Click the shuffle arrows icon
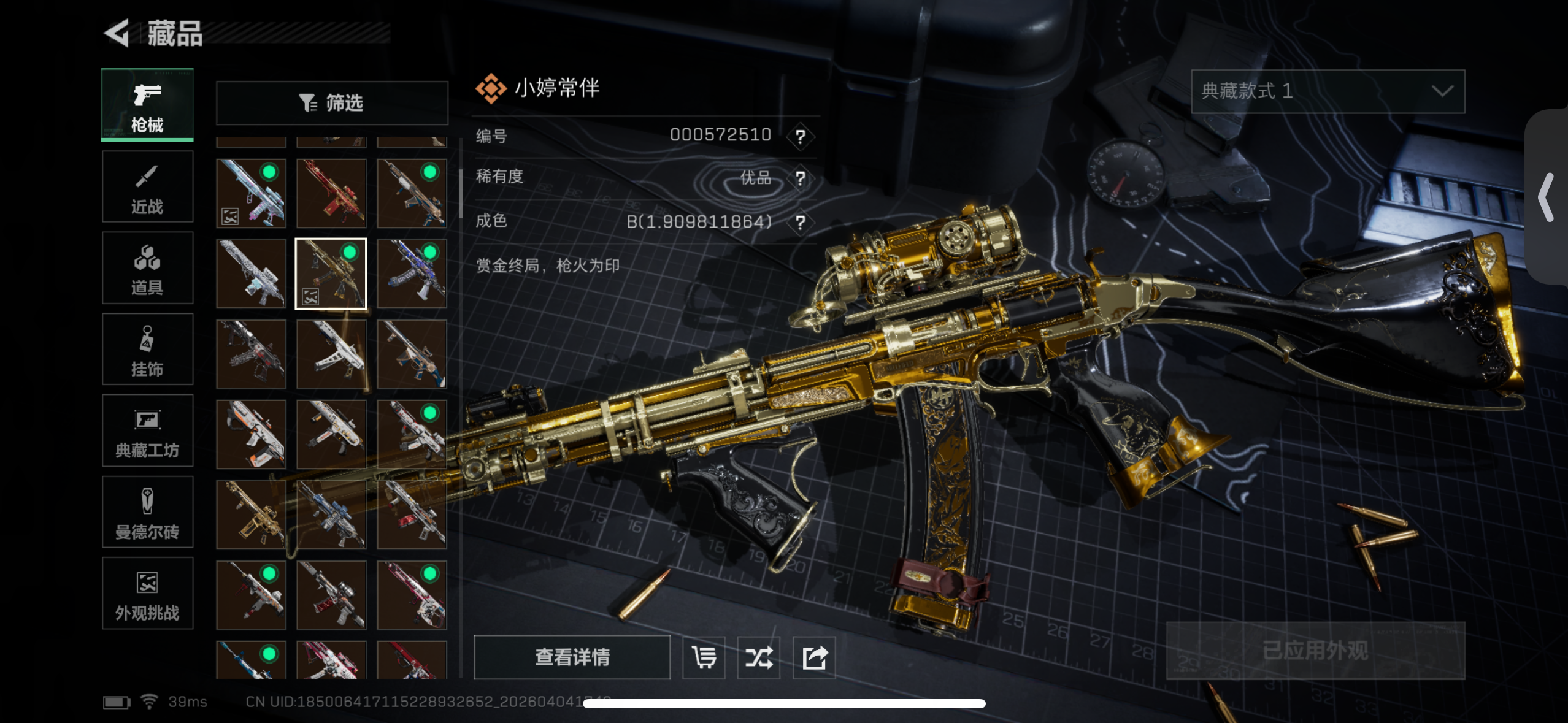 coord(759,657)
